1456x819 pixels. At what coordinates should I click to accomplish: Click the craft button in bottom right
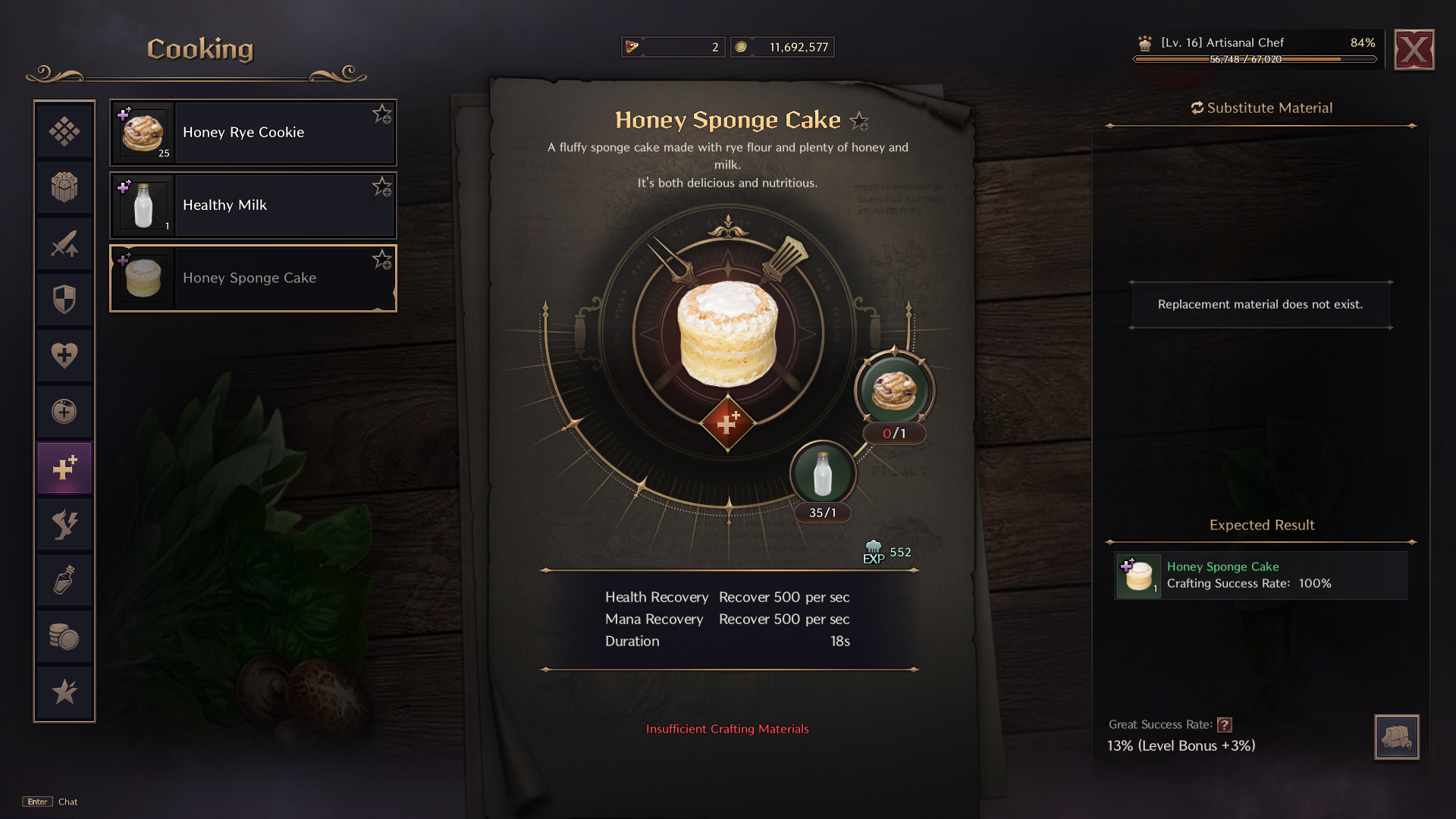pos(1396,736)
